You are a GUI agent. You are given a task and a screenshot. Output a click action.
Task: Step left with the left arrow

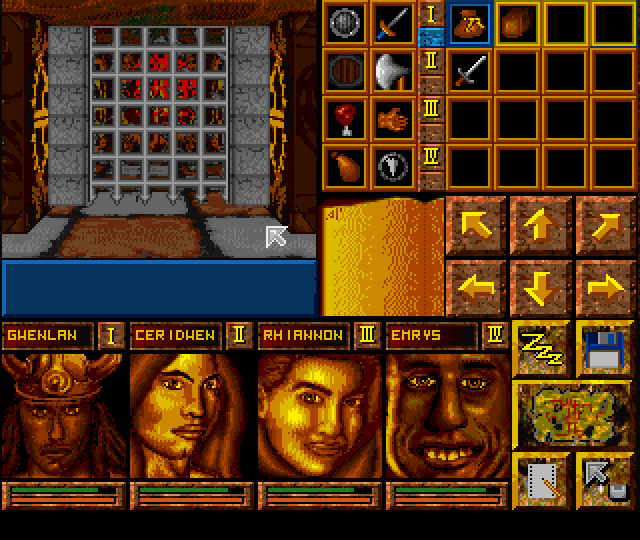tap(477, 287)
